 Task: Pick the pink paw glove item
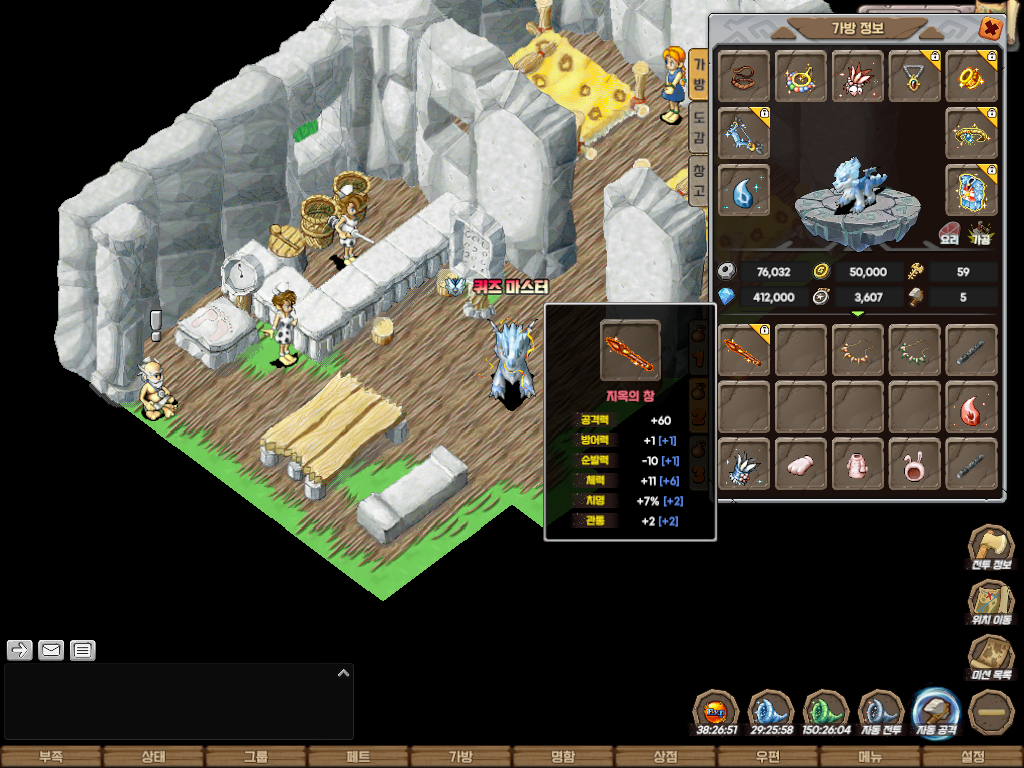click(801, 465)
